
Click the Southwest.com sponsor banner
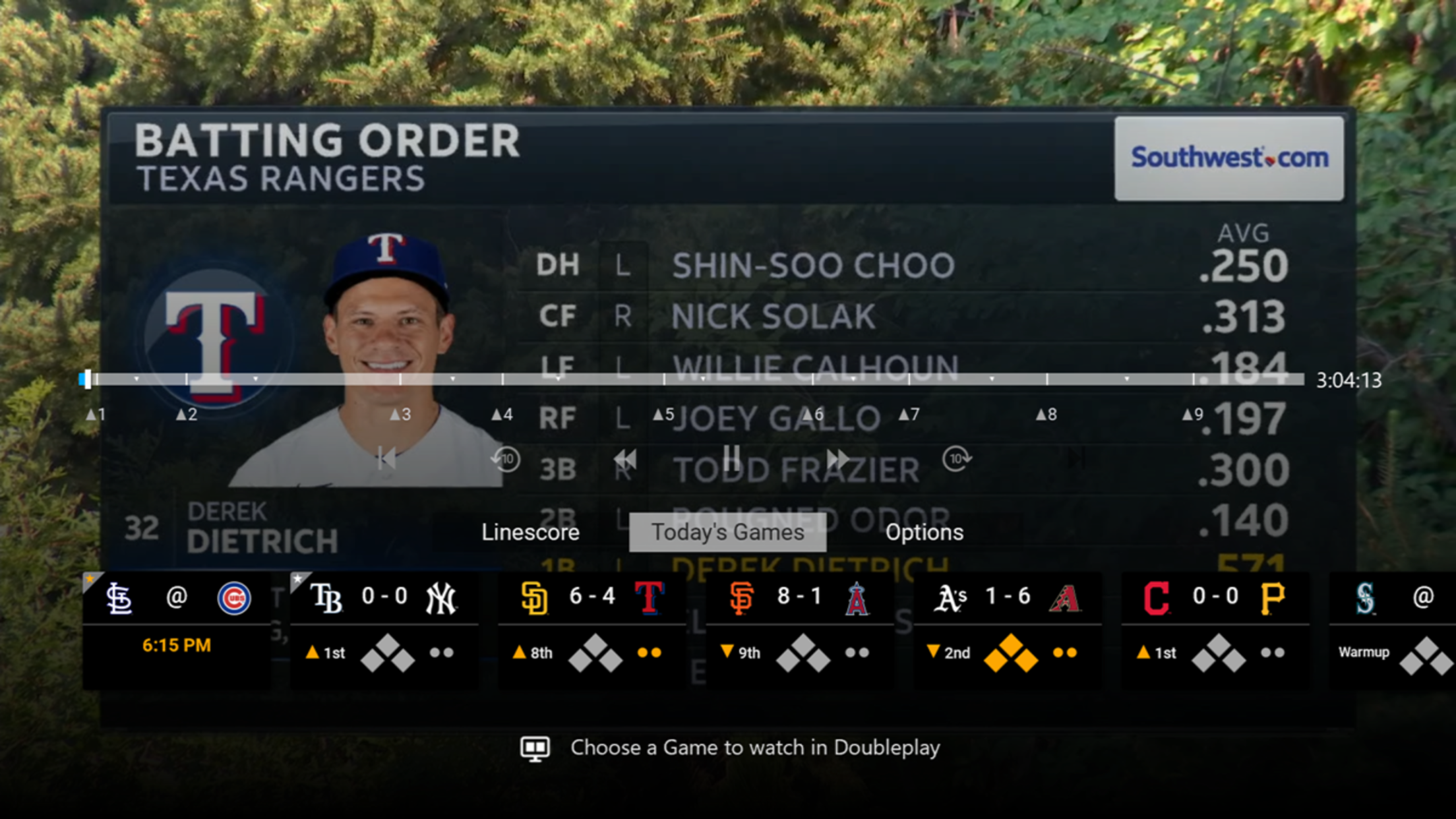(1229, 158)
